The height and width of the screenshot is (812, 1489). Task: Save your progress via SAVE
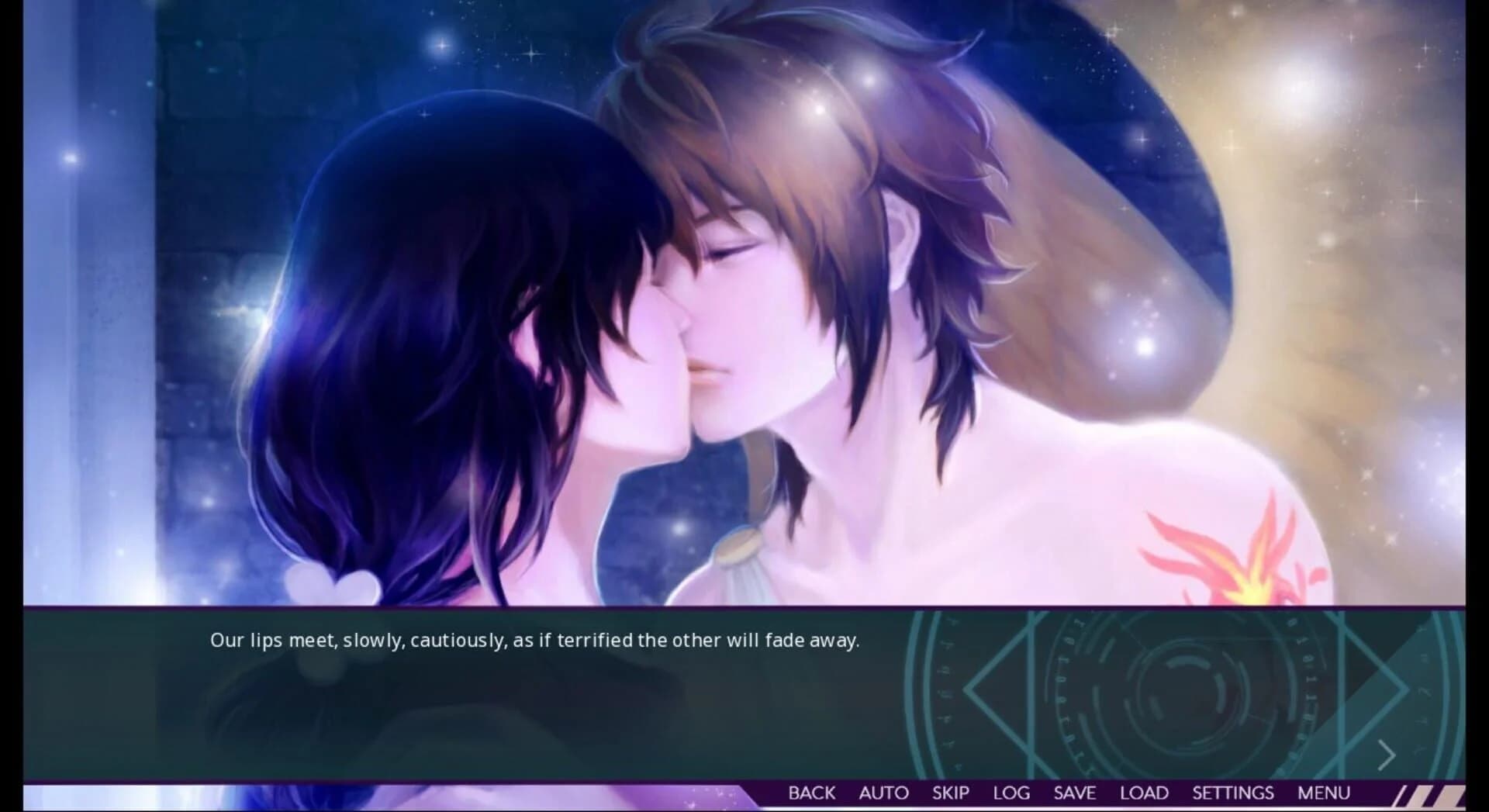[x=1074, y=793]
